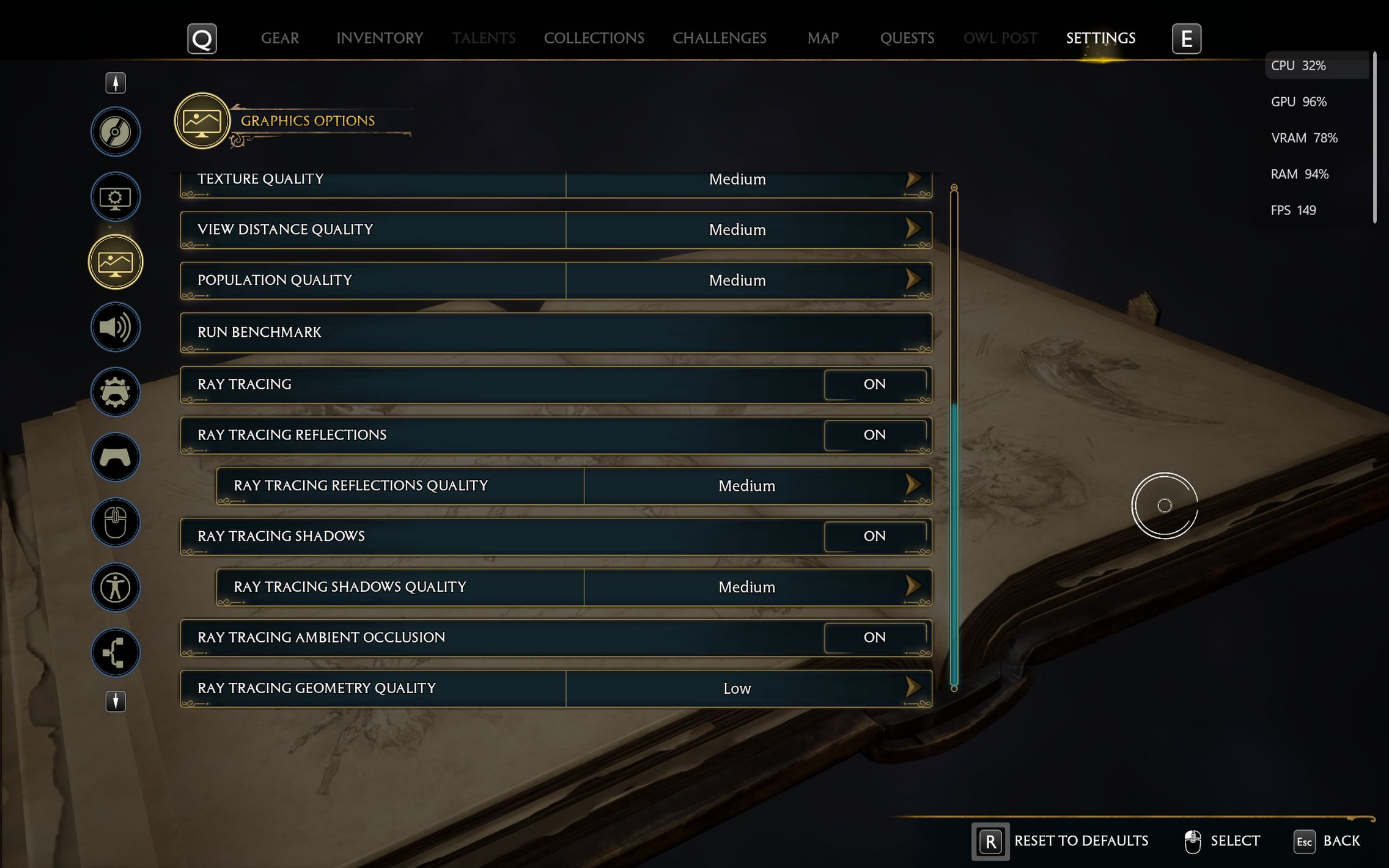Viewport: 1389px width, 868px height.
Task: Open the audio settings speaker icon
Action: click(x=116, y=327)
